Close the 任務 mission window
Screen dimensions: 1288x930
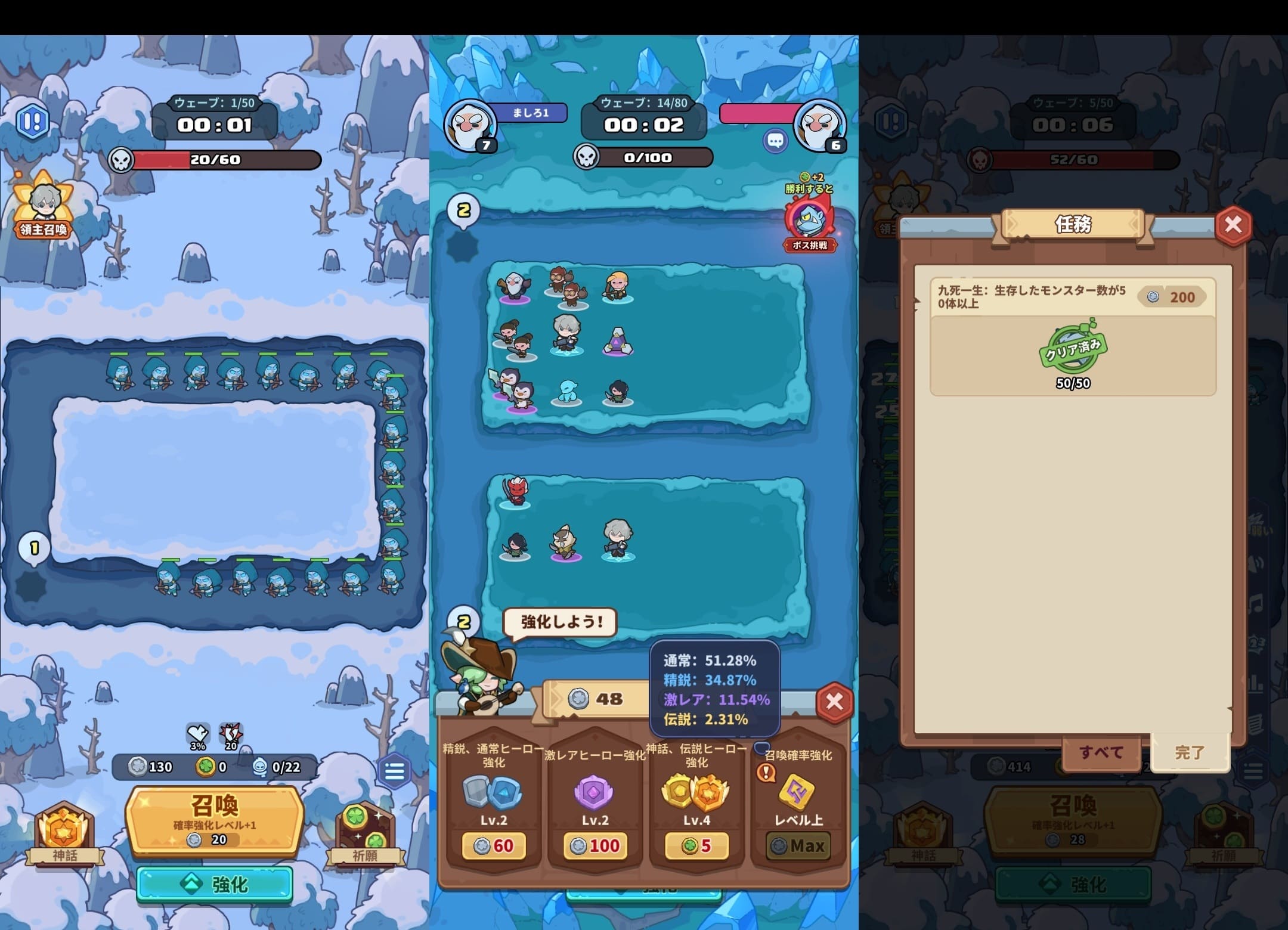coord(1233,225)
